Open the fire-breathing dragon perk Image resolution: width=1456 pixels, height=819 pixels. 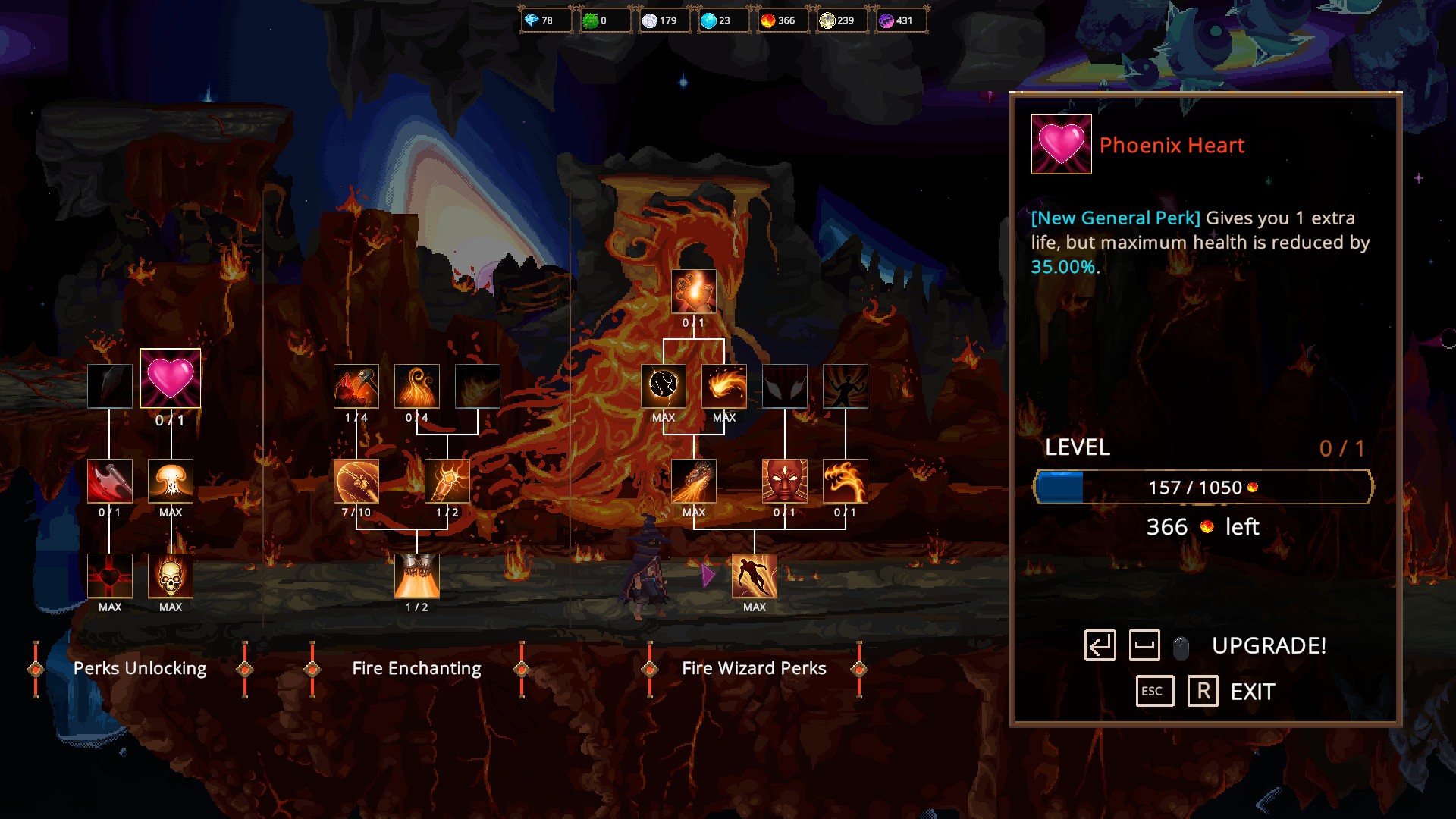pyautogui.click(x=694, y=482)
